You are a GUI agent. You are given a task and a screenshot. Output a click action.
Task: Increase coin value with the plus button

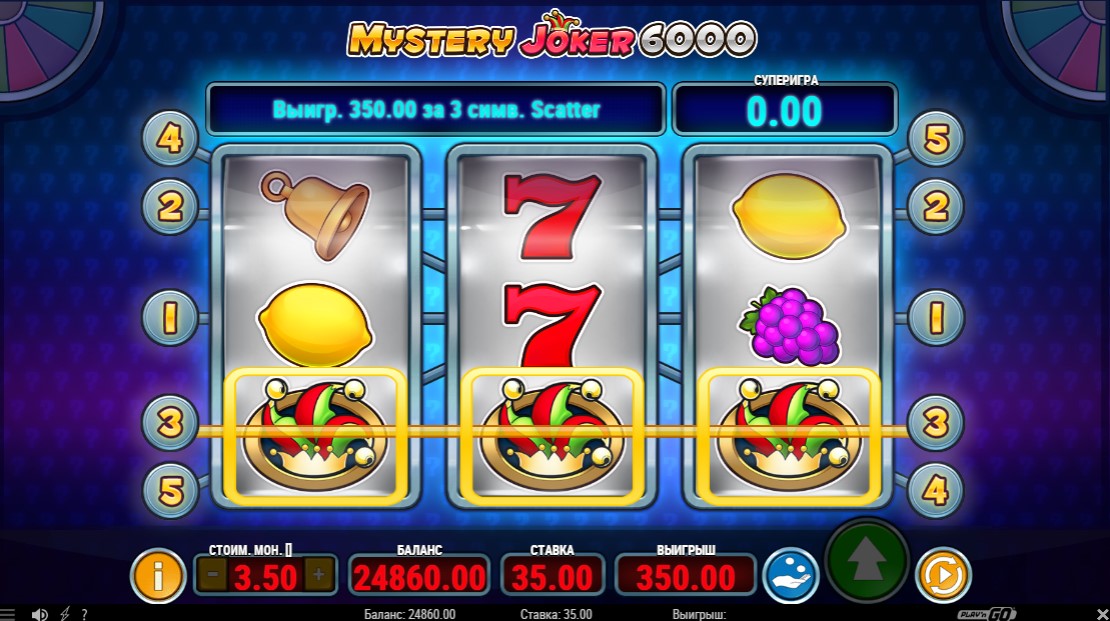click(x=319, y=575)
